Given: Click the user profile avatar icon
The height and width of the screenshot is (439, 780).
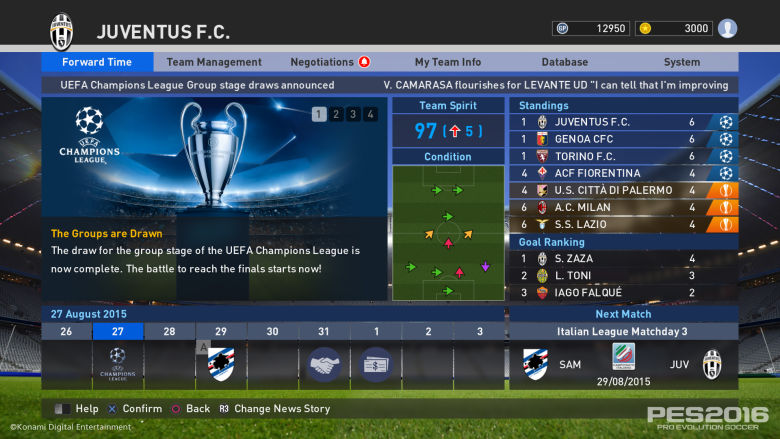Looking at the screenshot, I should click(727, 28).
